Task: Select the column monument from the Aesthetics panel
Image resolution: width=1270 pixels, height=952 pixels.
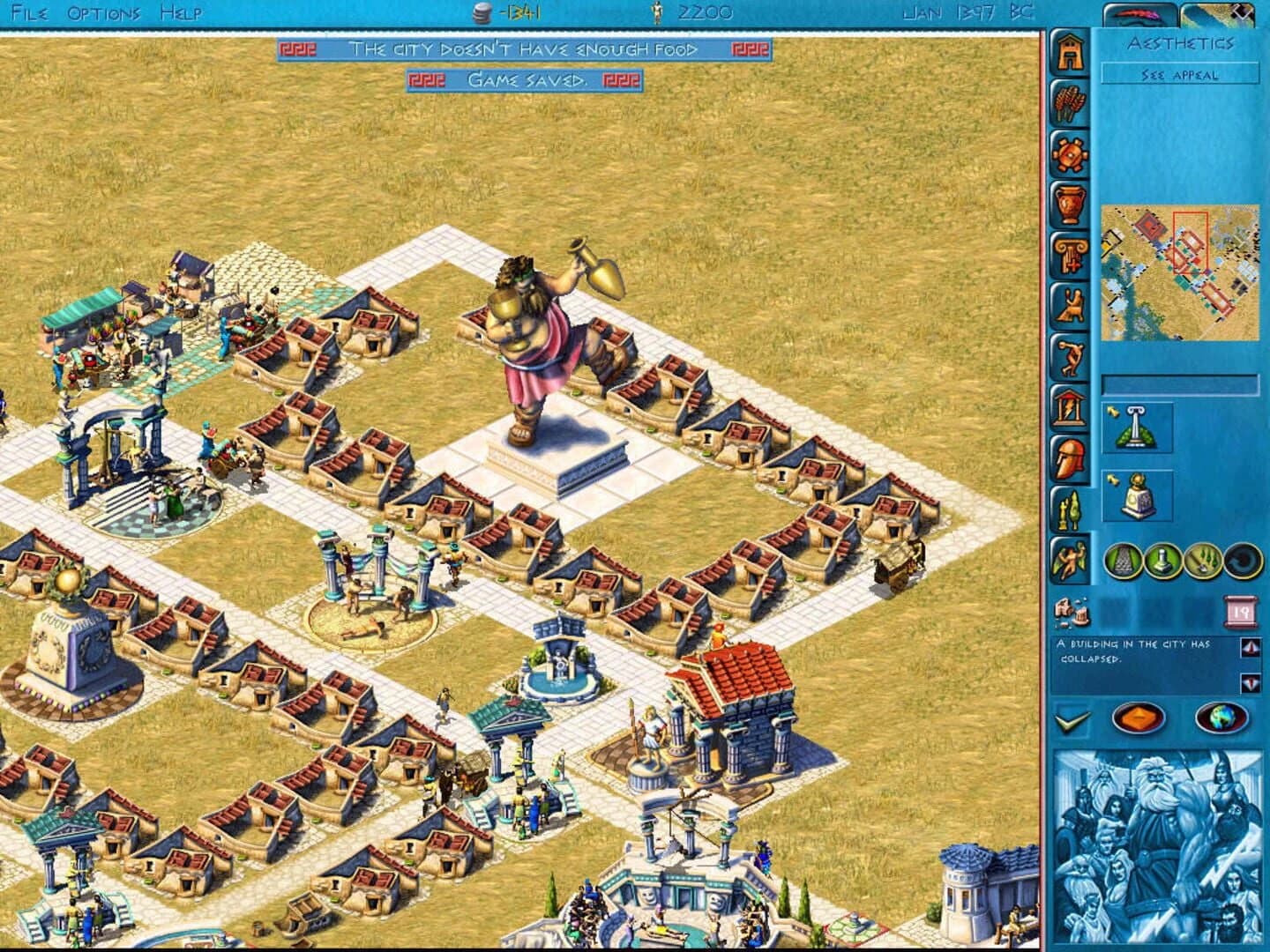Action: click(x=1136, y=426)
